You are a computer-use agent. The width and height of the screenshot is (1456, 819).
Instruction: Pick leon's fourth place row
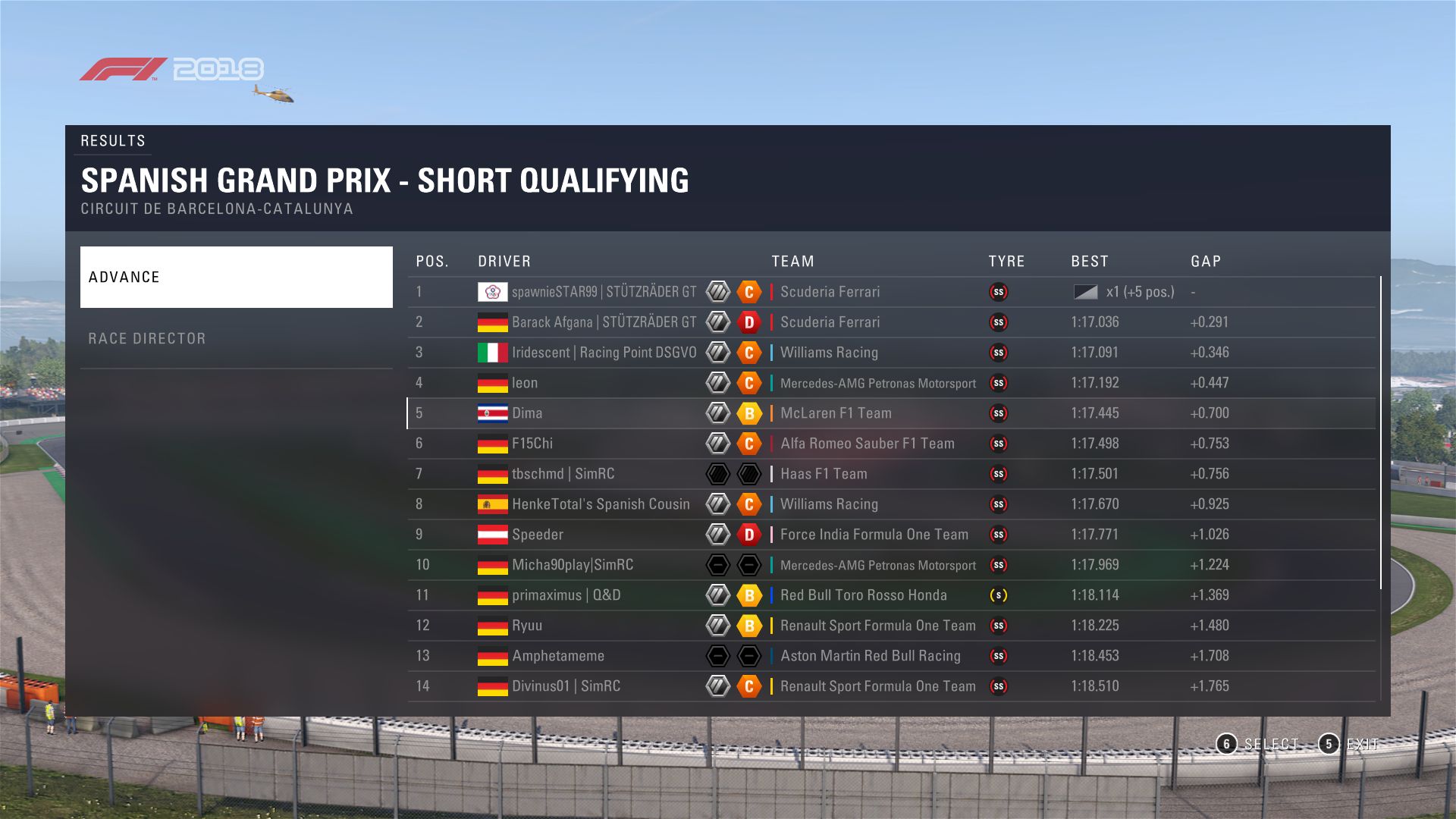point(891,383)
